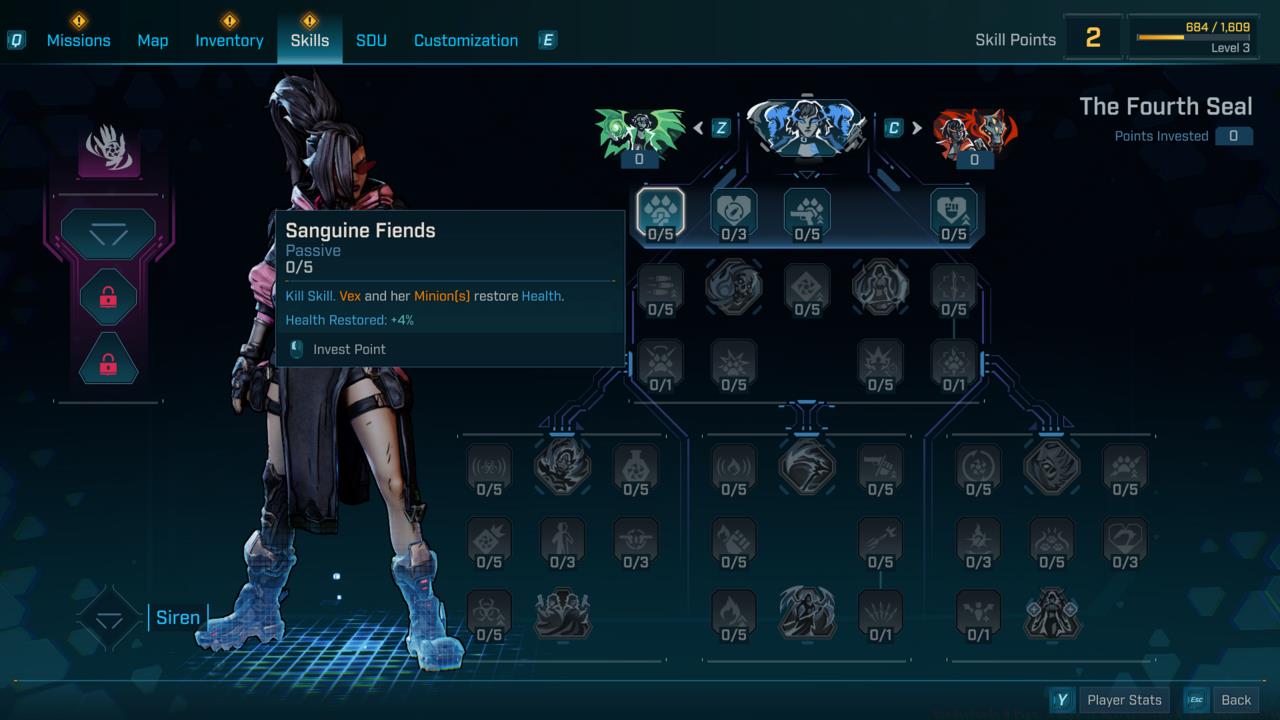Click the winged reaper skill at bottom center
The width and height of the screenshot is (1280, 720).
coord(807,614)
